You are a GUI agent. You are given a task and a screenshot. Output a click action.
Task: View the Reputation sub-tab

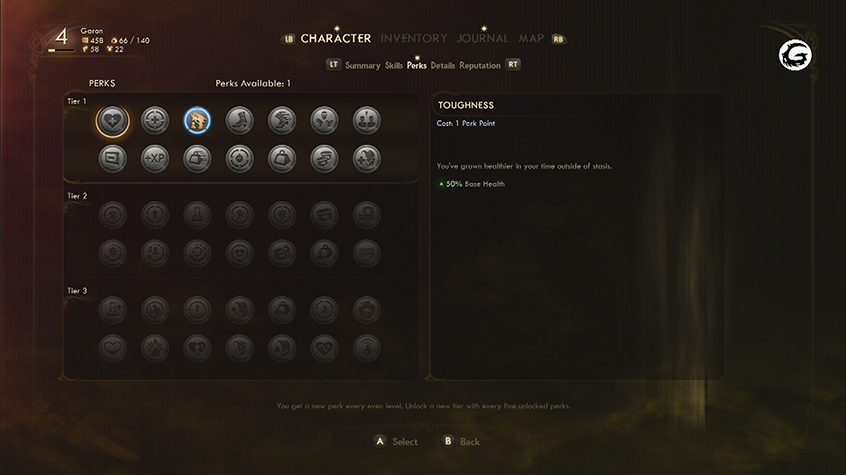pyautogui.click(x=480, y=65)
